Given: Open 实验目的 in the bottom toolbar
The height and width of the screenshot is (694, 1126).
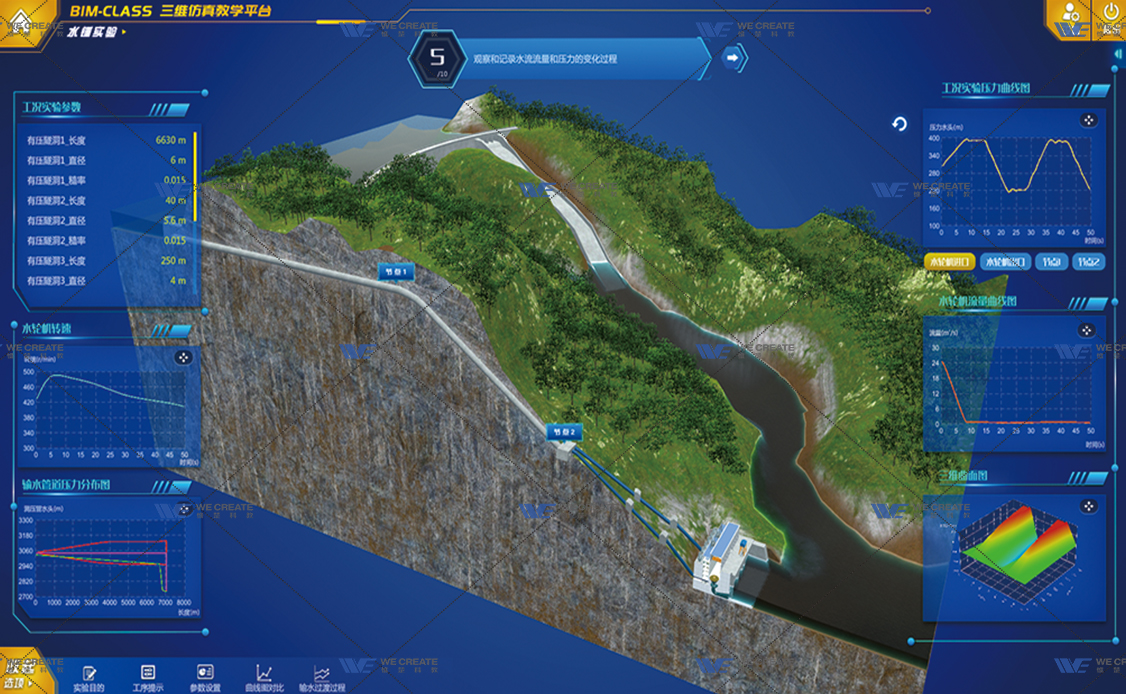Looking at the screenshot, I should click(88, 677).
